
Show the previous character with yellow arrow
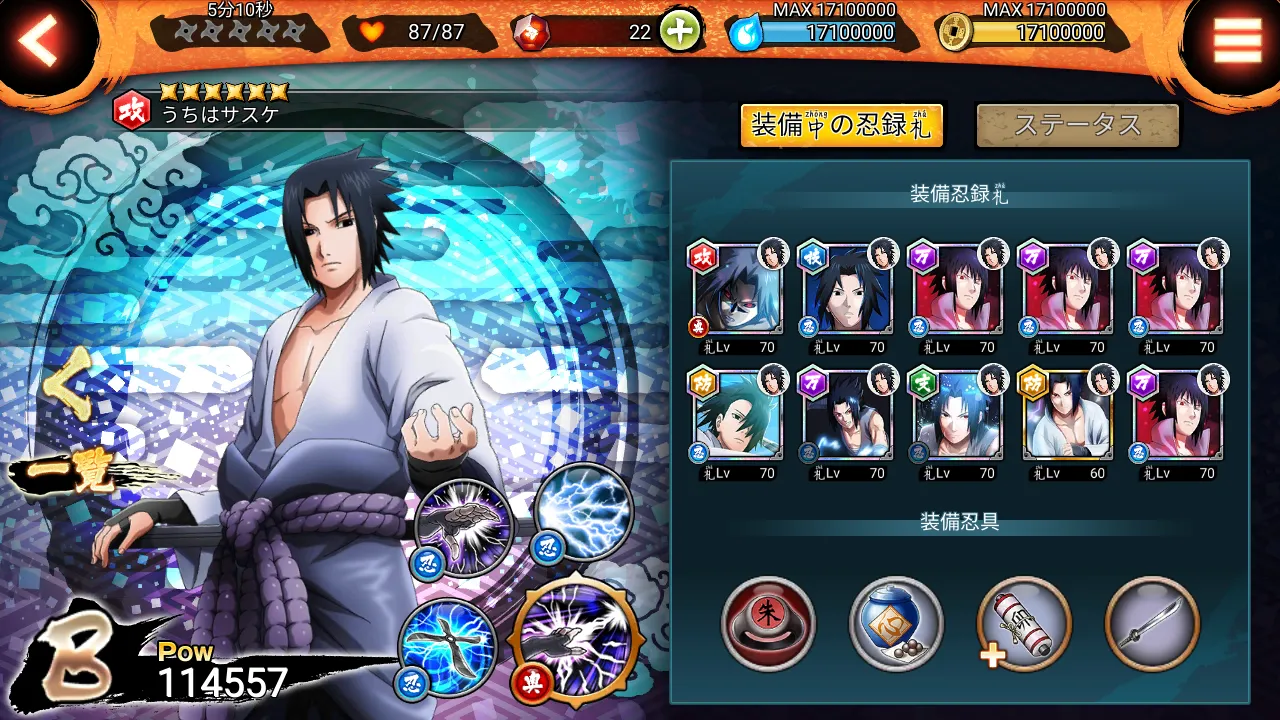(x=66, y=392)
